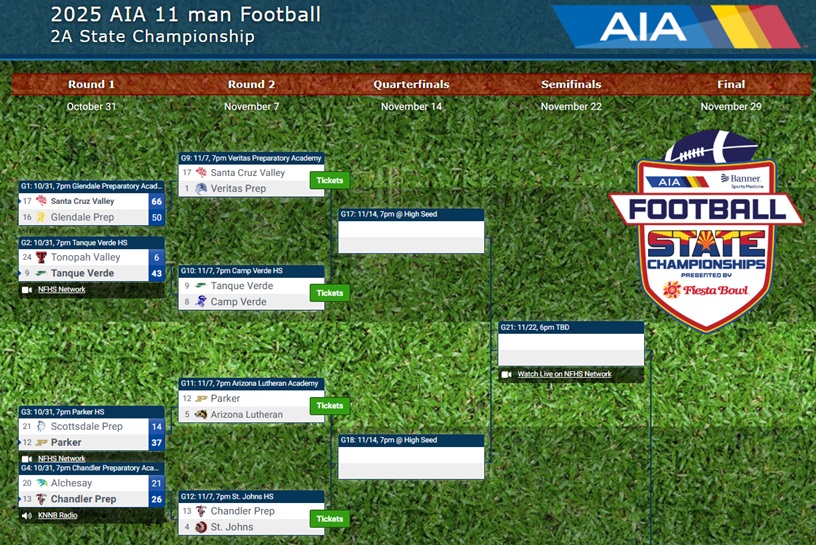Open the Watch Live on NFHS Network link
The width and height of the screenshot is (816, 545).
click(564, 374)
